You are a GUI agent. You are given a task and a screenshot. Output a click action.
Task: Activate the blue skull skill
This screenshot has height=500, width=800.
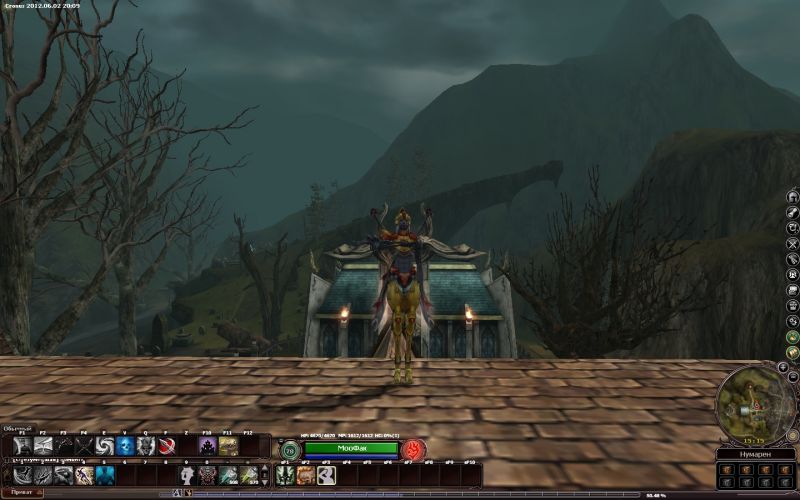(126, 446)
